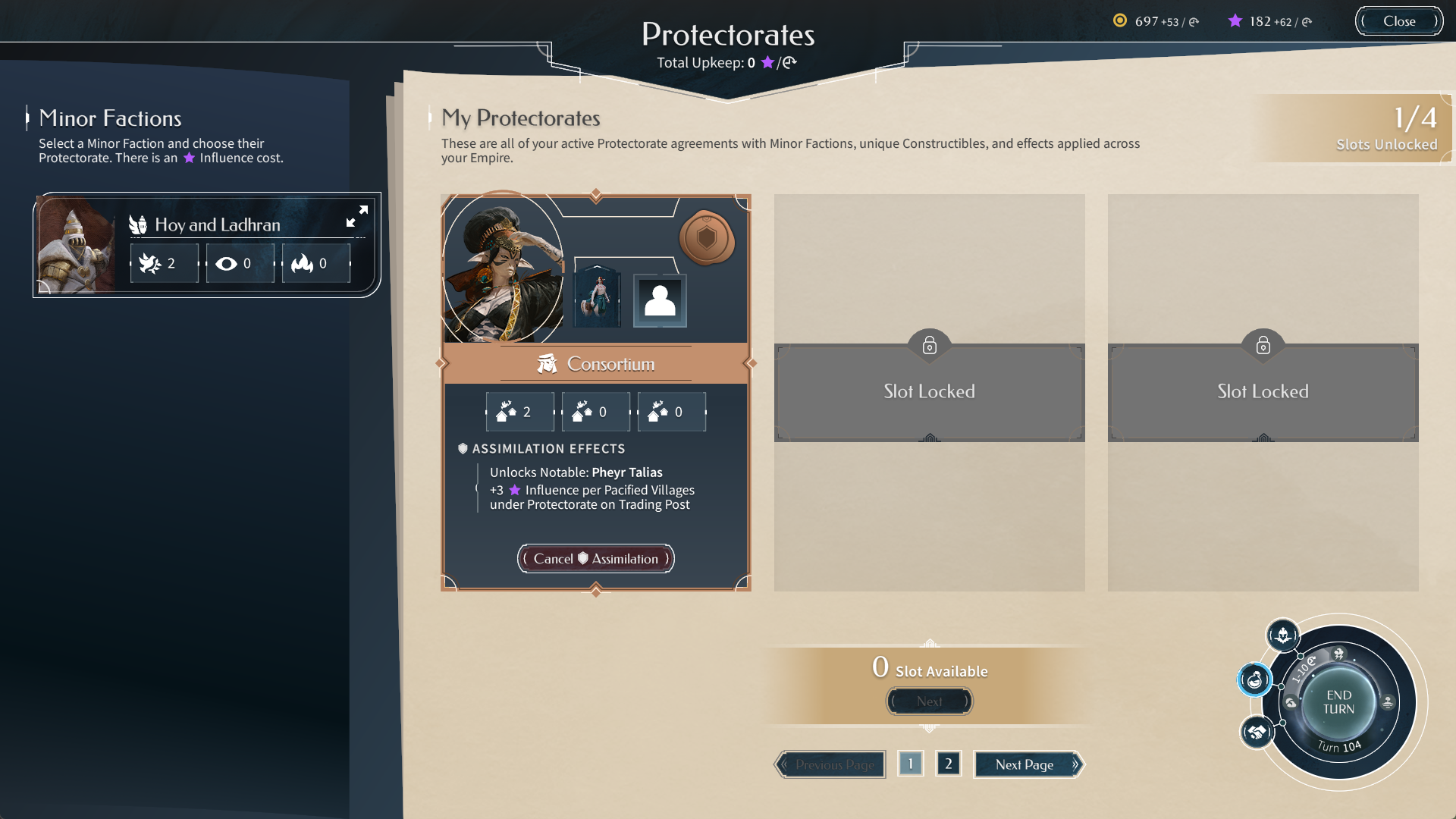
Task: Click the empty silhouette notable slot
Action: coord(660,301)
